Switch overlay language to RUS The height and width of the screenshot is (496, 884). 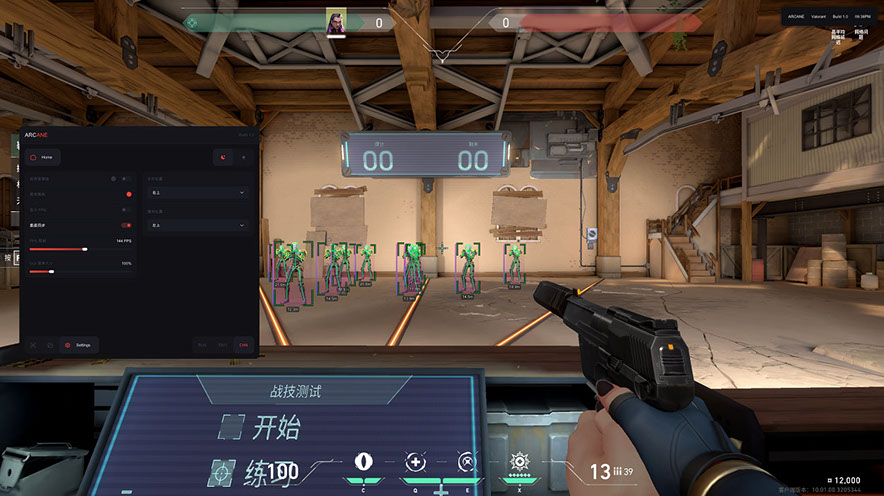[203, 345]
